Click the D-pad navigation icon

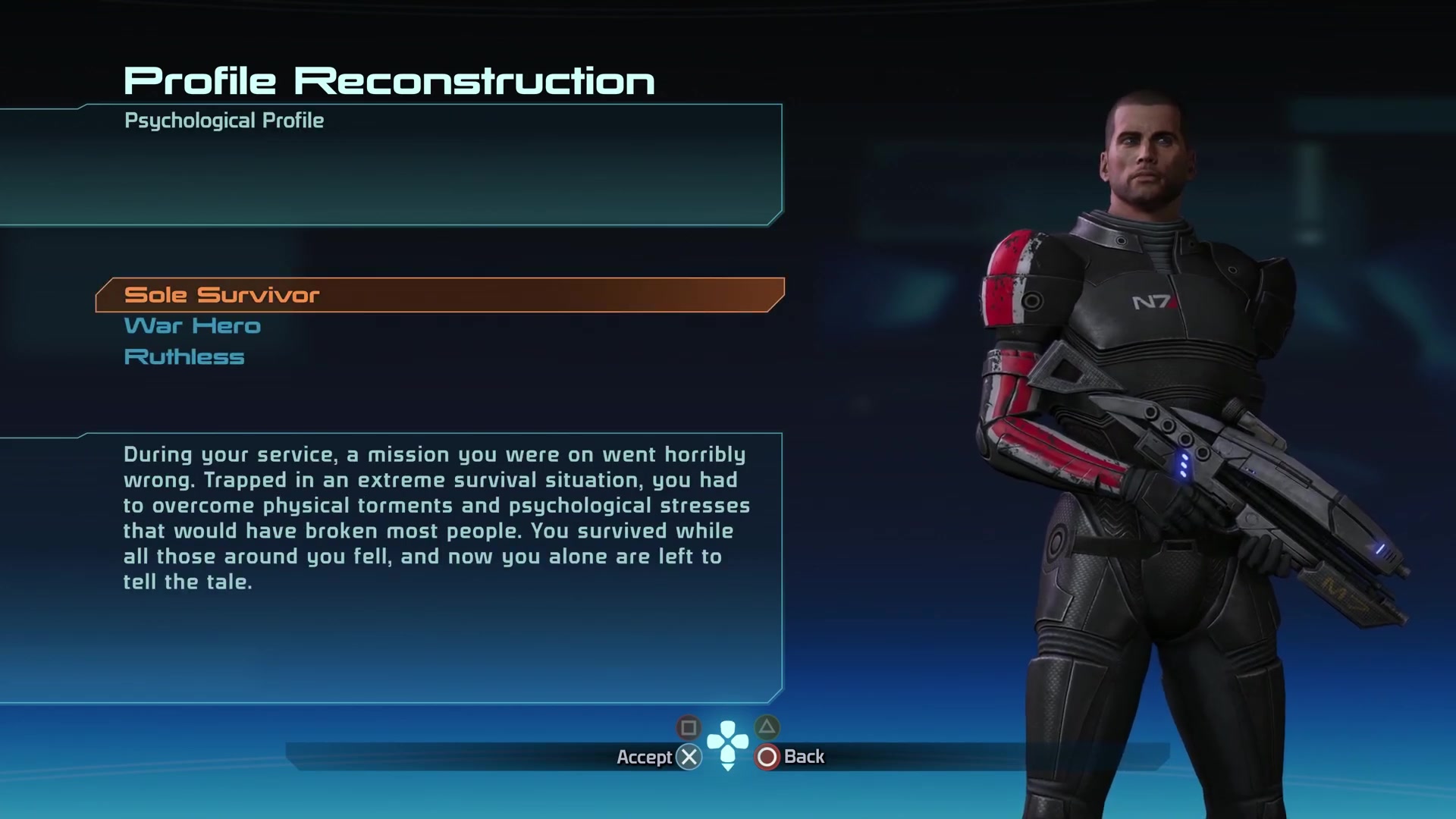pos(729,742)
